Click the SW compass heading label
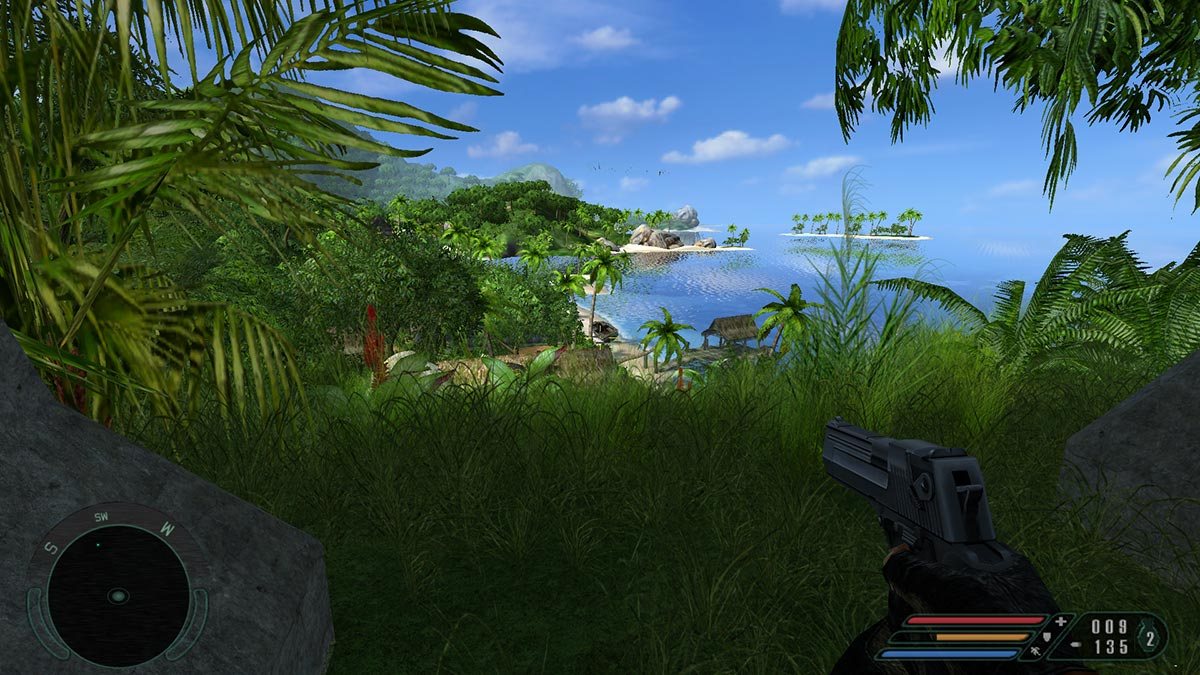This screenshot has height=675, width=1200. coord(101,517)
